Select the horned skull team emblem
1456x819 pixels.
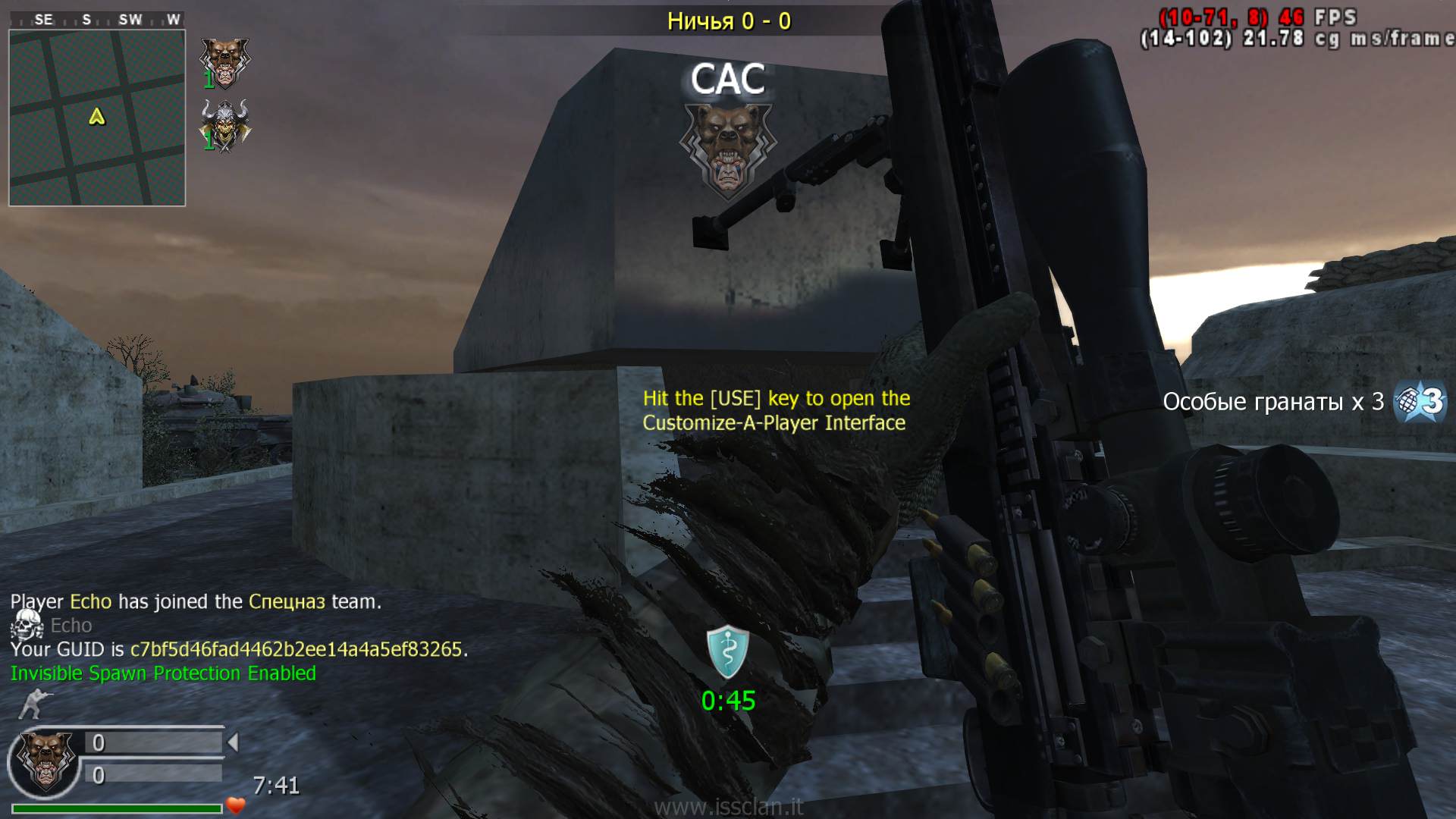pos(224,125)
